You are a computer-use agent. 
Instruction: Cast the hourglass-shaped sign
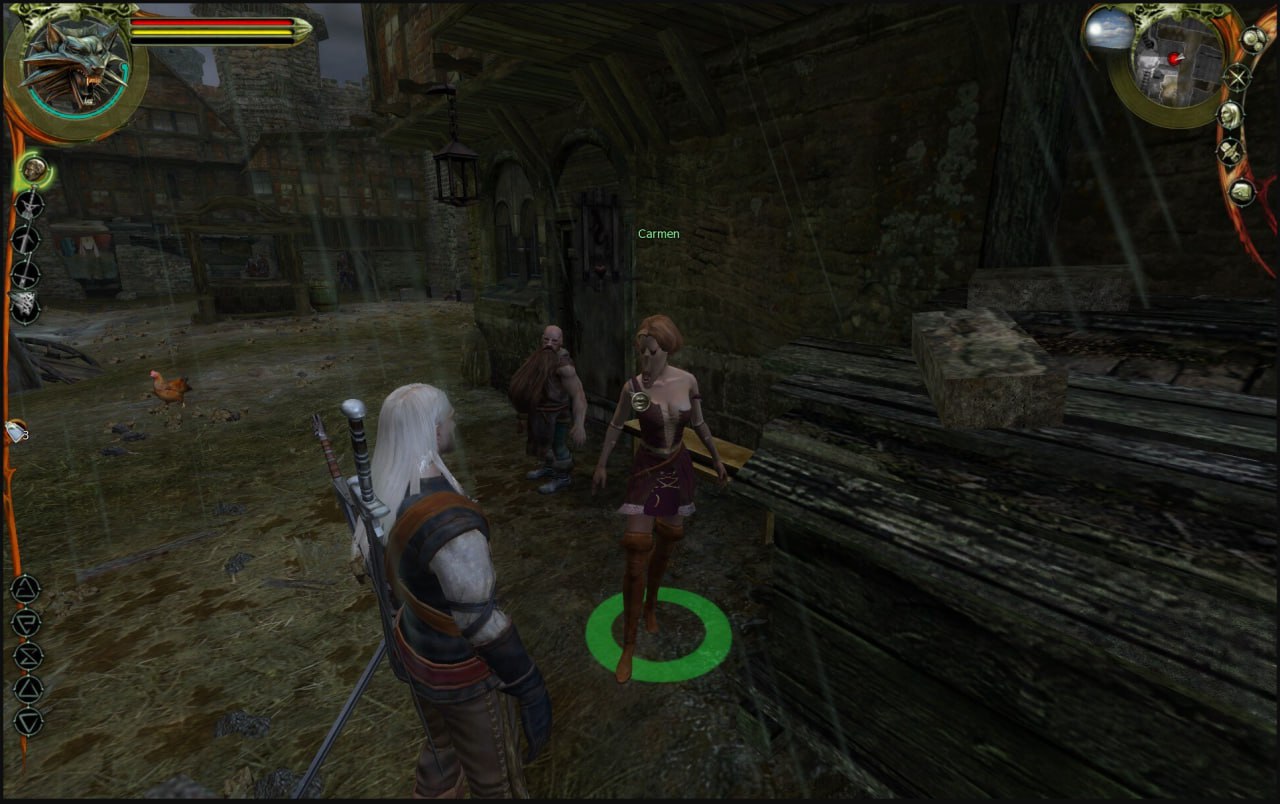27,655
